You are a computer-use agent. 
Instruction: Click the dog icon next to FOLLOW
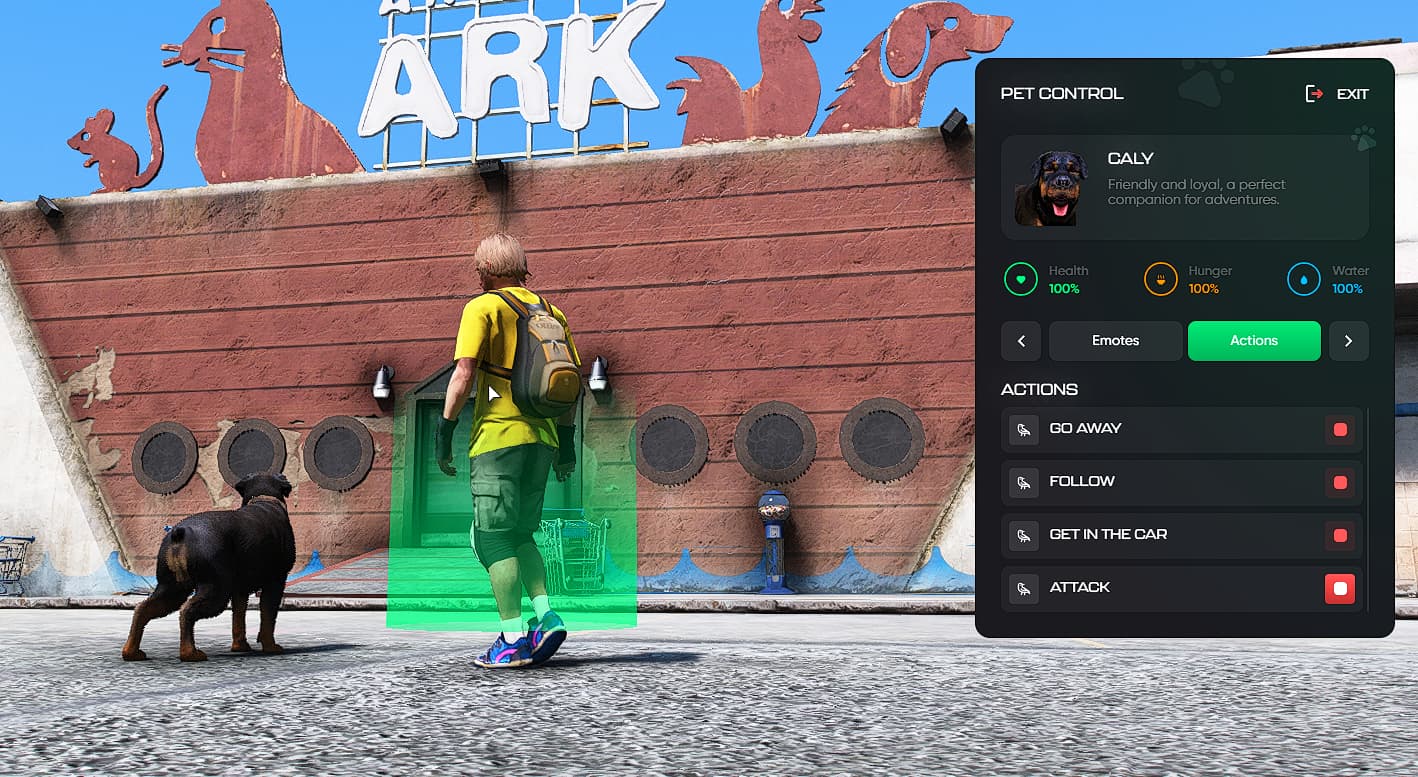1023,483
